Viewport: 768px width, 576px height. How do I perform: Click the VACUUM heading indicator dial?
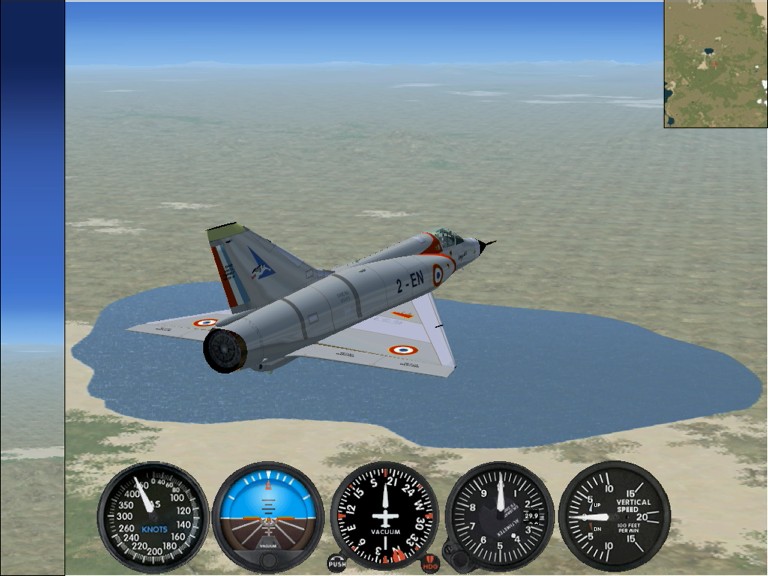(x=385, y=514)
